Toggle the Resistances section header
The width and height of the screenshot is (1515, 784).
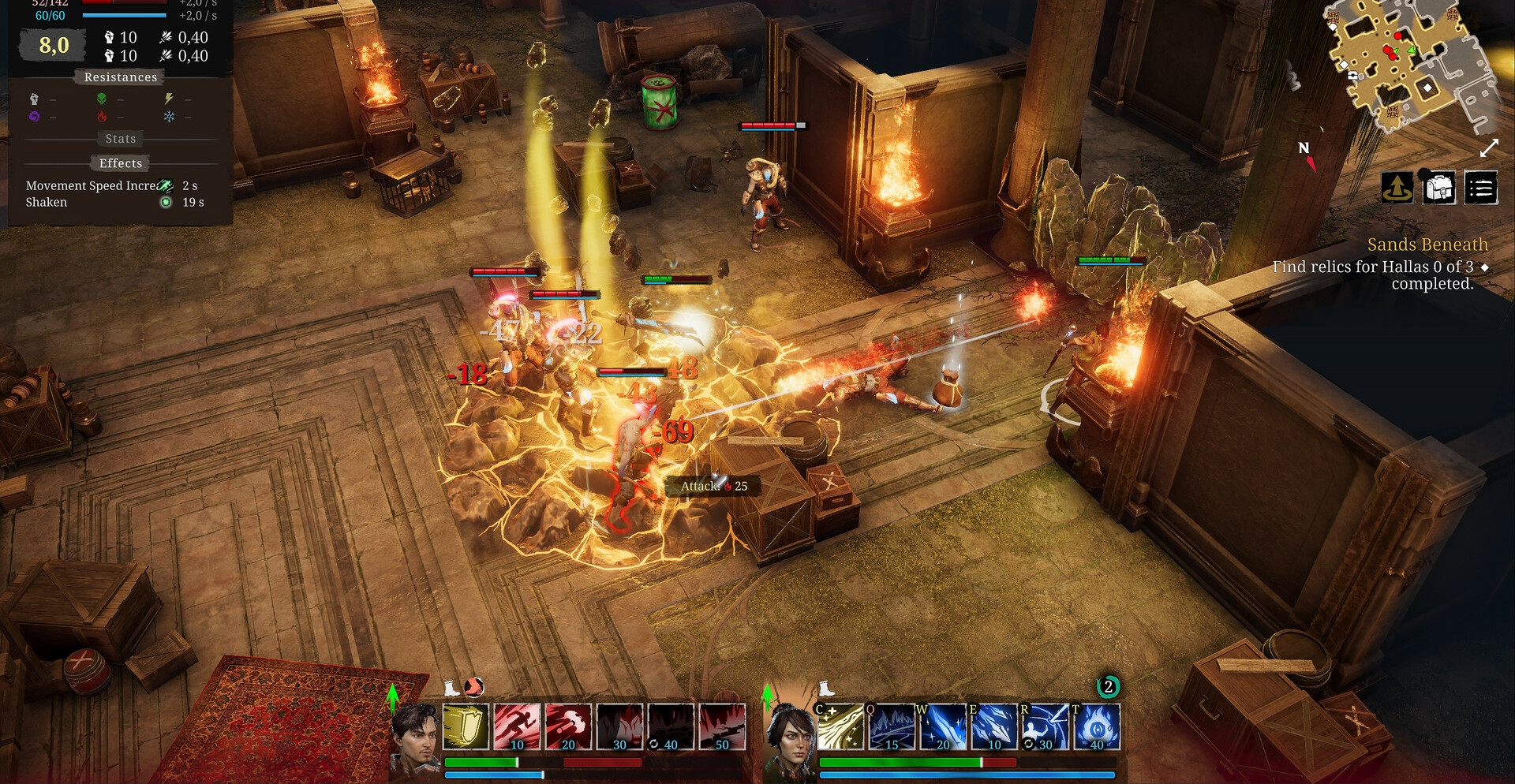pyautogui.click(x=121, y=77)
